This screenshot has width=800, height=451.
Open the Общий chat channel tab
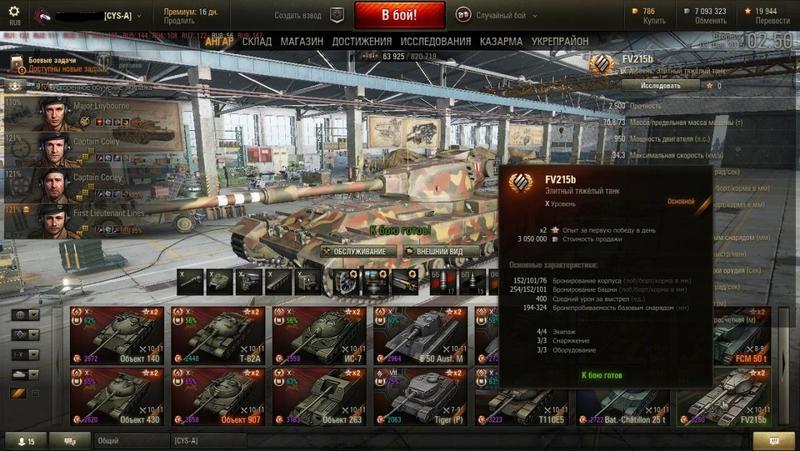(130, 440)
